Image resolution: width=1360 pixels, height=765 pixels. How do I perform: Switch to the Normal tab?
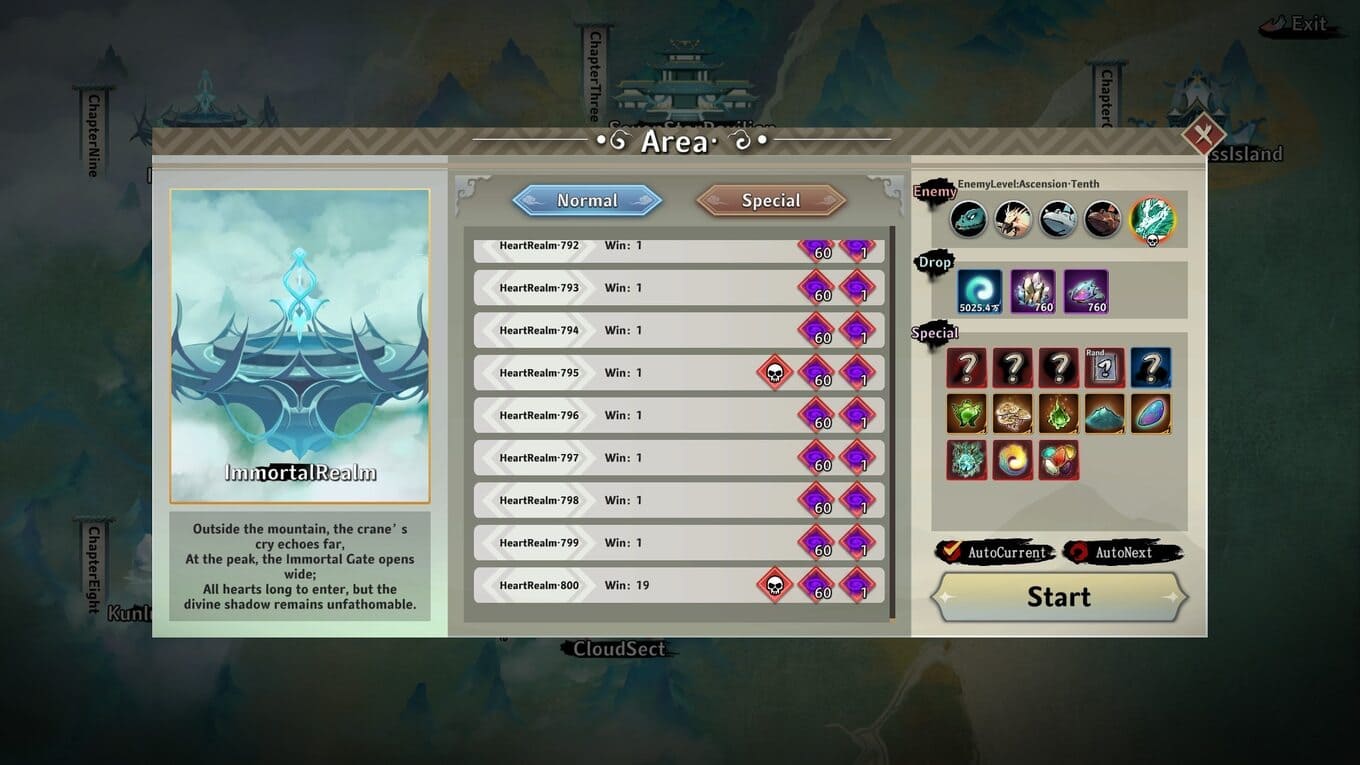587,200
